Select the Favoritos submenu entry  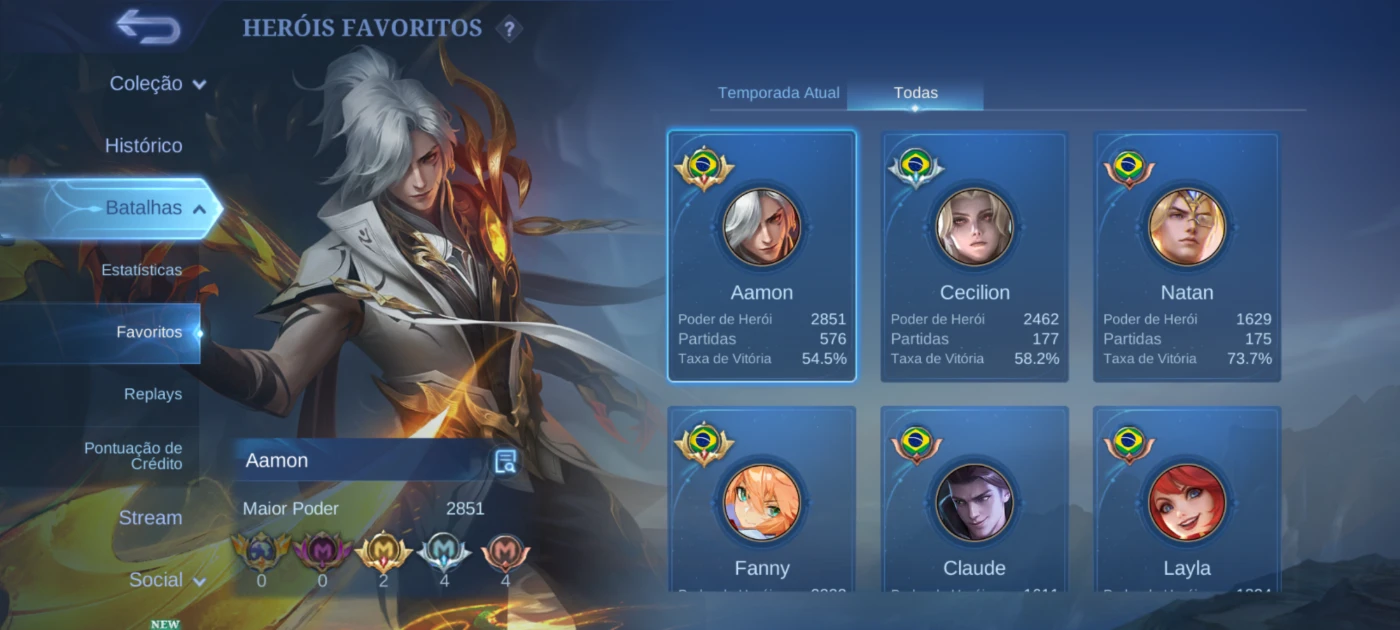[x=149, y=332]
